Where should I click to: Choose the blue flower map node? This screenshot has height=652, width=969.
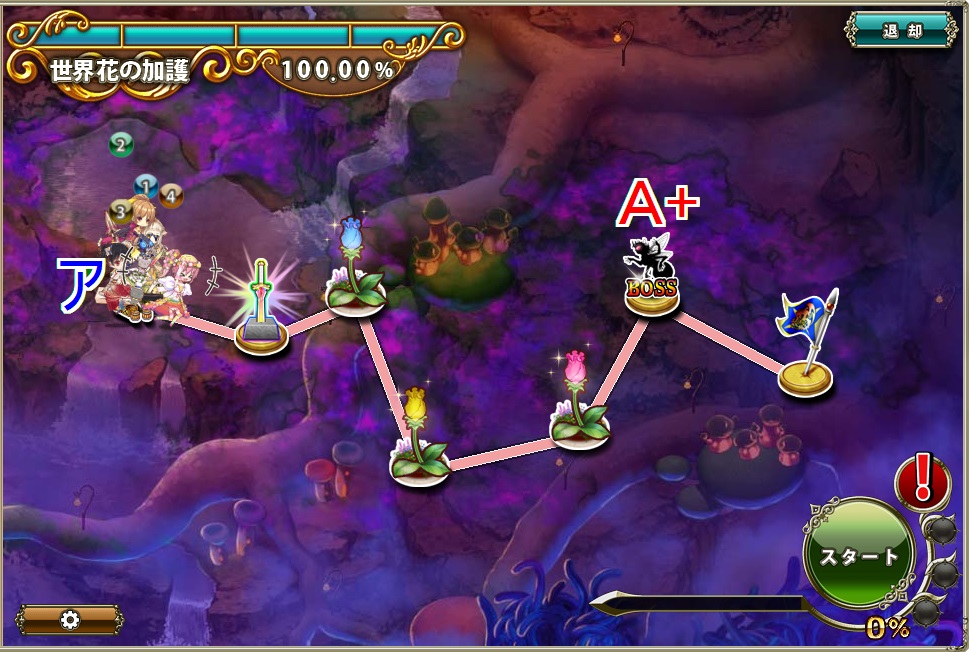tap(355, 275)
